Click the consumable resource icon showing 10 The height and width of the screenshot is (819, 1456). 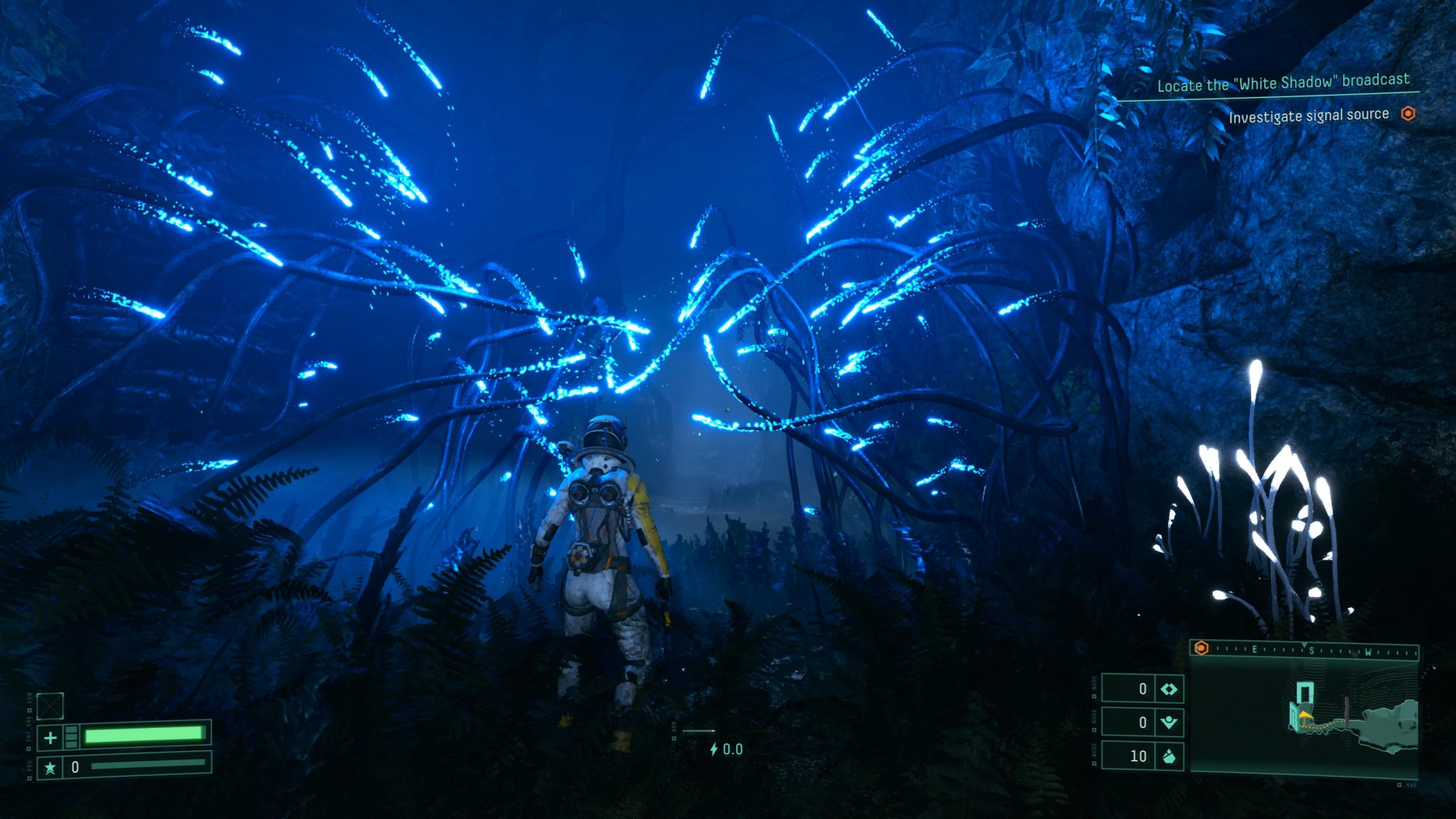click(1169, 756)
